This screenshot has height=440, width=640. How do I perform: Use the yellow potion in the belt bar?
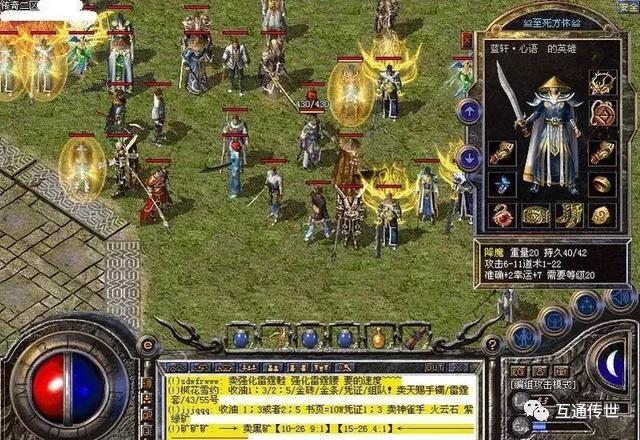(x=378, y=338)
